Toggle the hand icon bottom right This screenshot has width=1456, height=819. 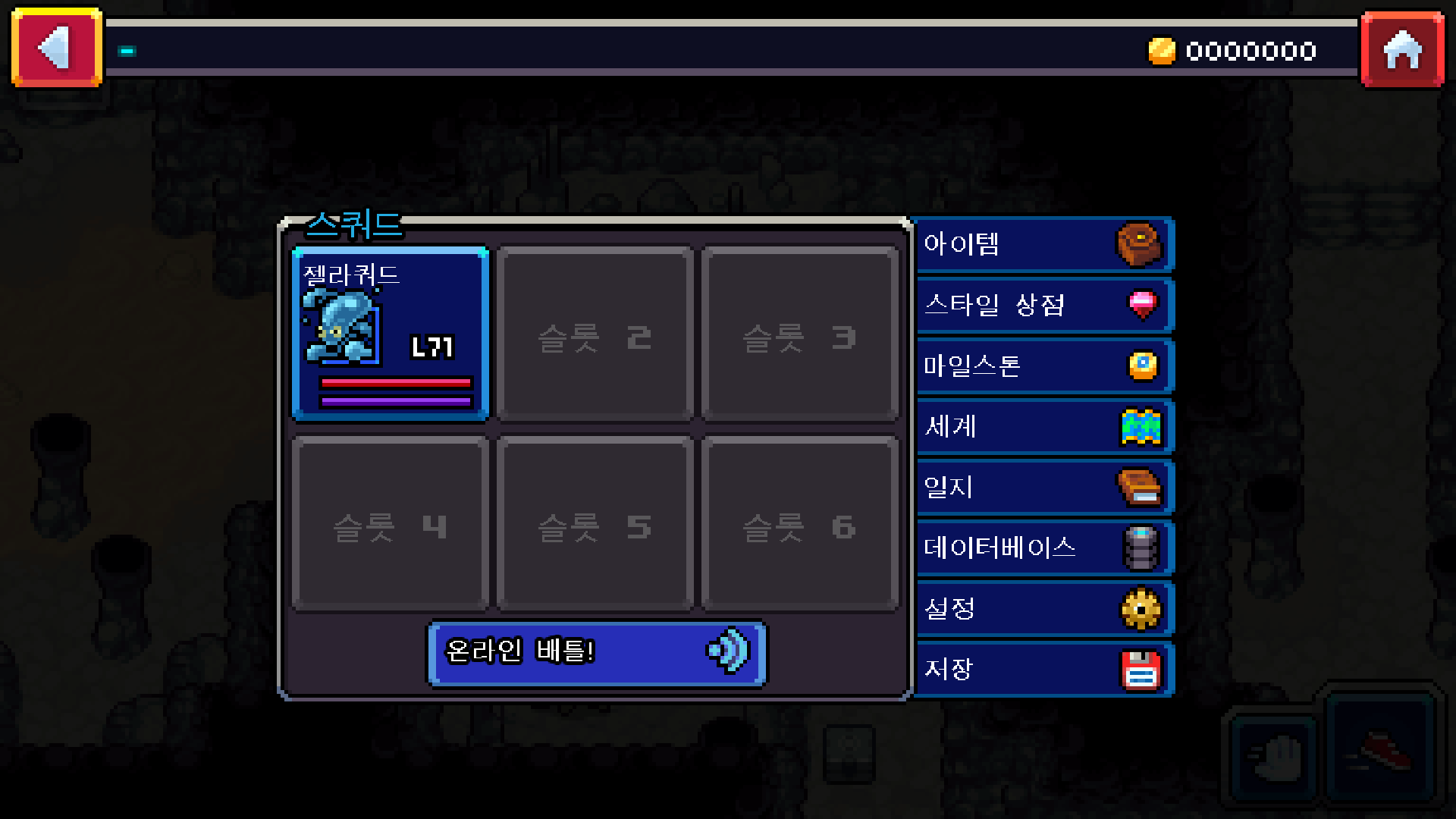click(x=1273, y=757)
